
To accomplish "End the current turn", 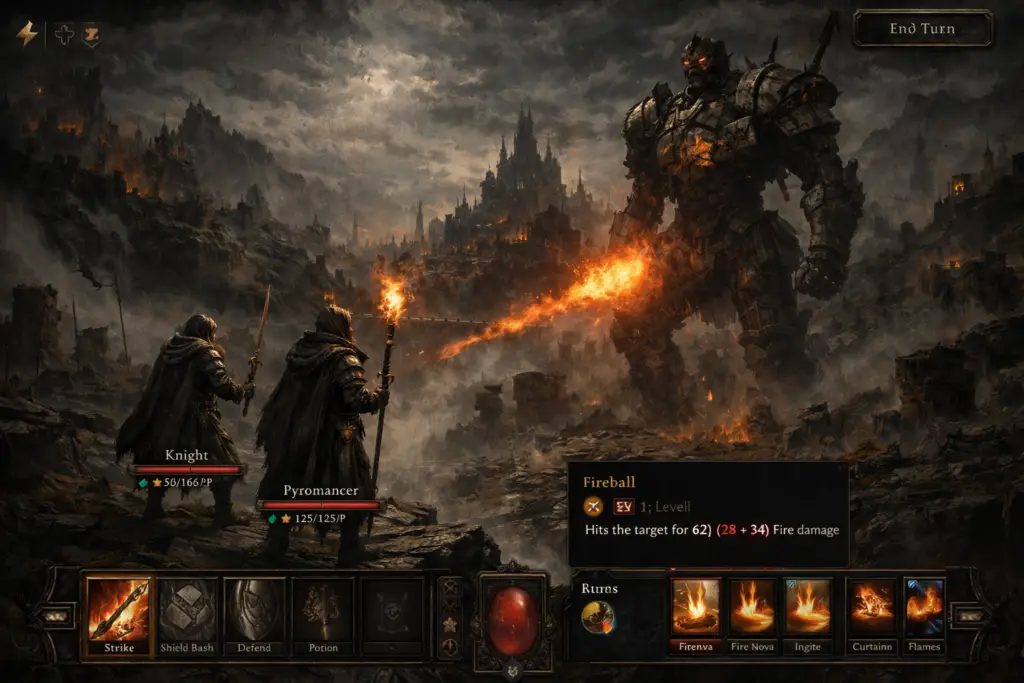I will point(922,29).
